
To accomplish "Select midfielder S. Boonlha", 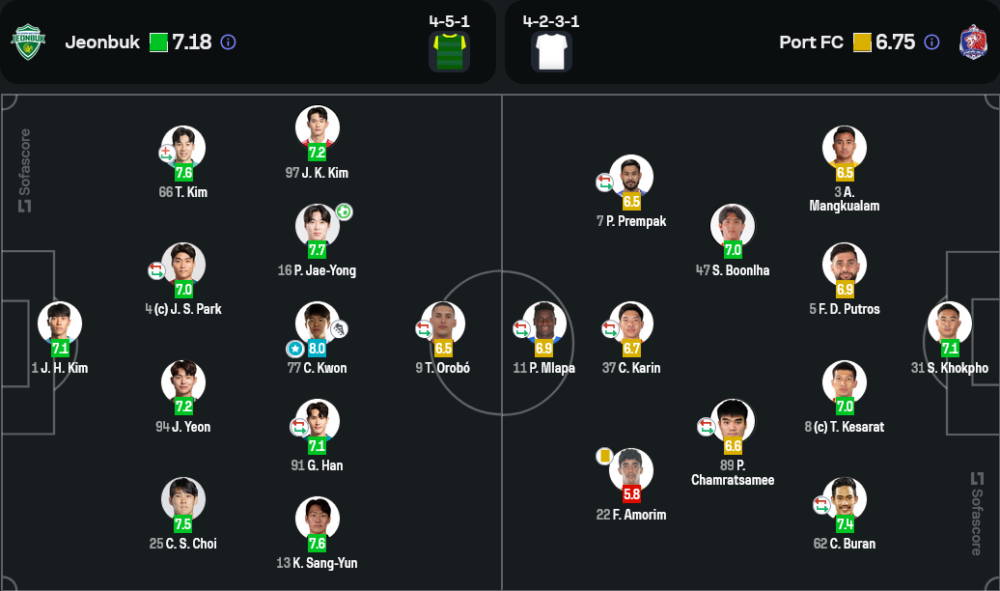I will pos(733,227).
